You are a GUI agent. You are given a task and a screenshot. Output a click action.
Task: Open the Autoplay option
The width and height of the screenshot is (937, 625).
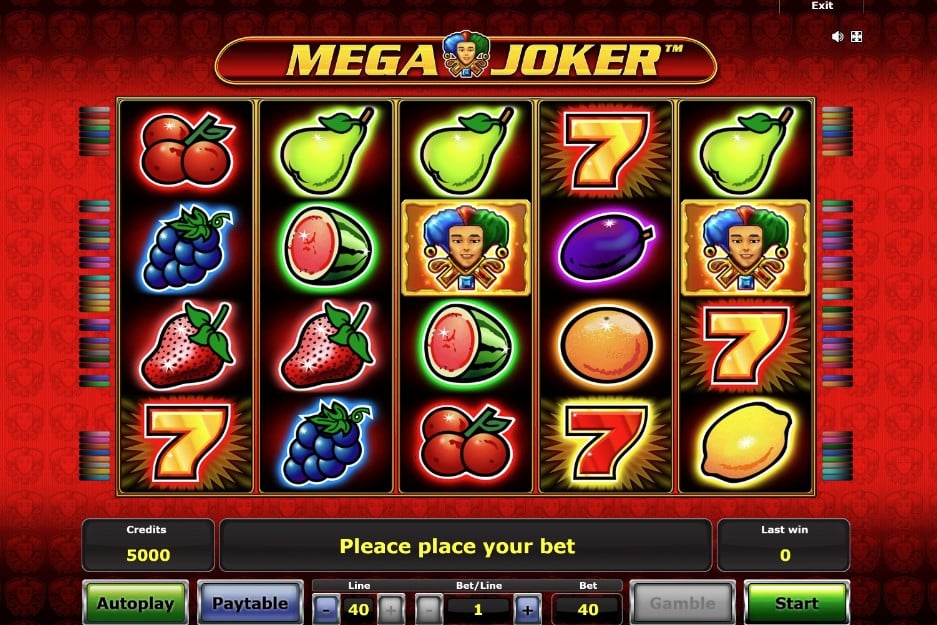tap(135, 603)
